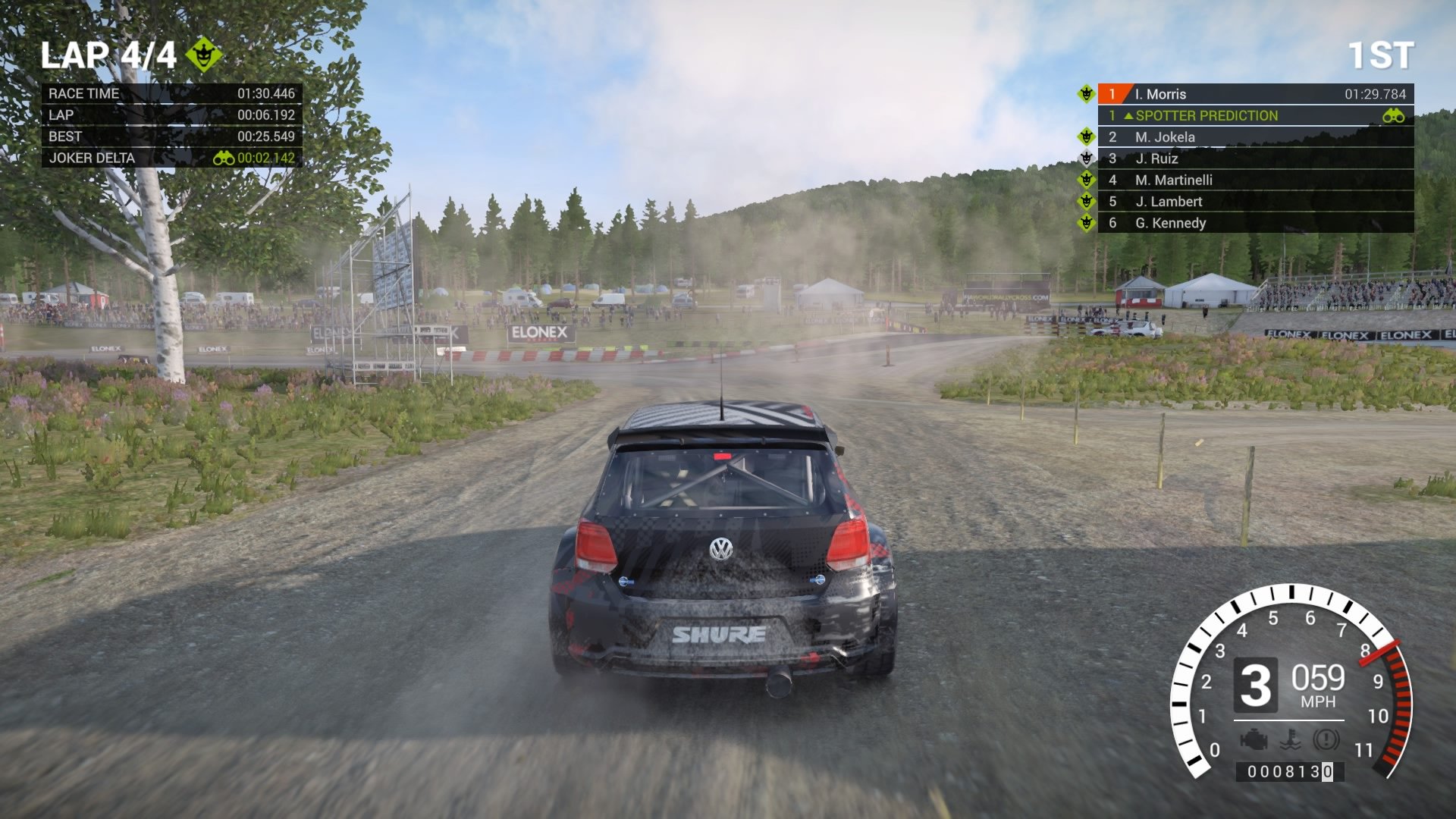Screen dimensions: 1456x819
Task: Click the 1ST position label
Action: point(1382,53)
